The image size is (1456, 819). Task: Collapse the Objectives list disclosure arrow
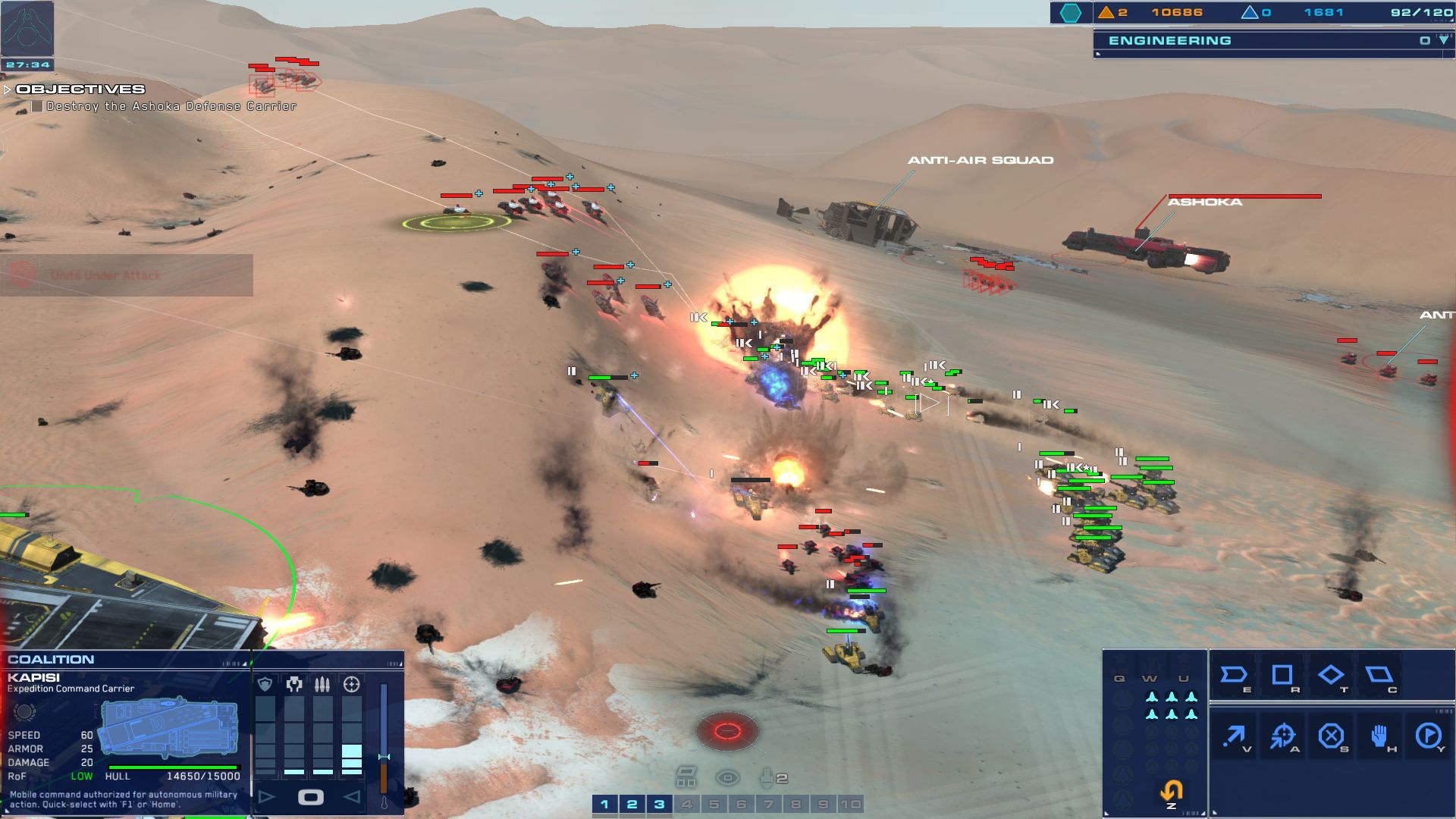pyautogui.click(x=8, y=89)
